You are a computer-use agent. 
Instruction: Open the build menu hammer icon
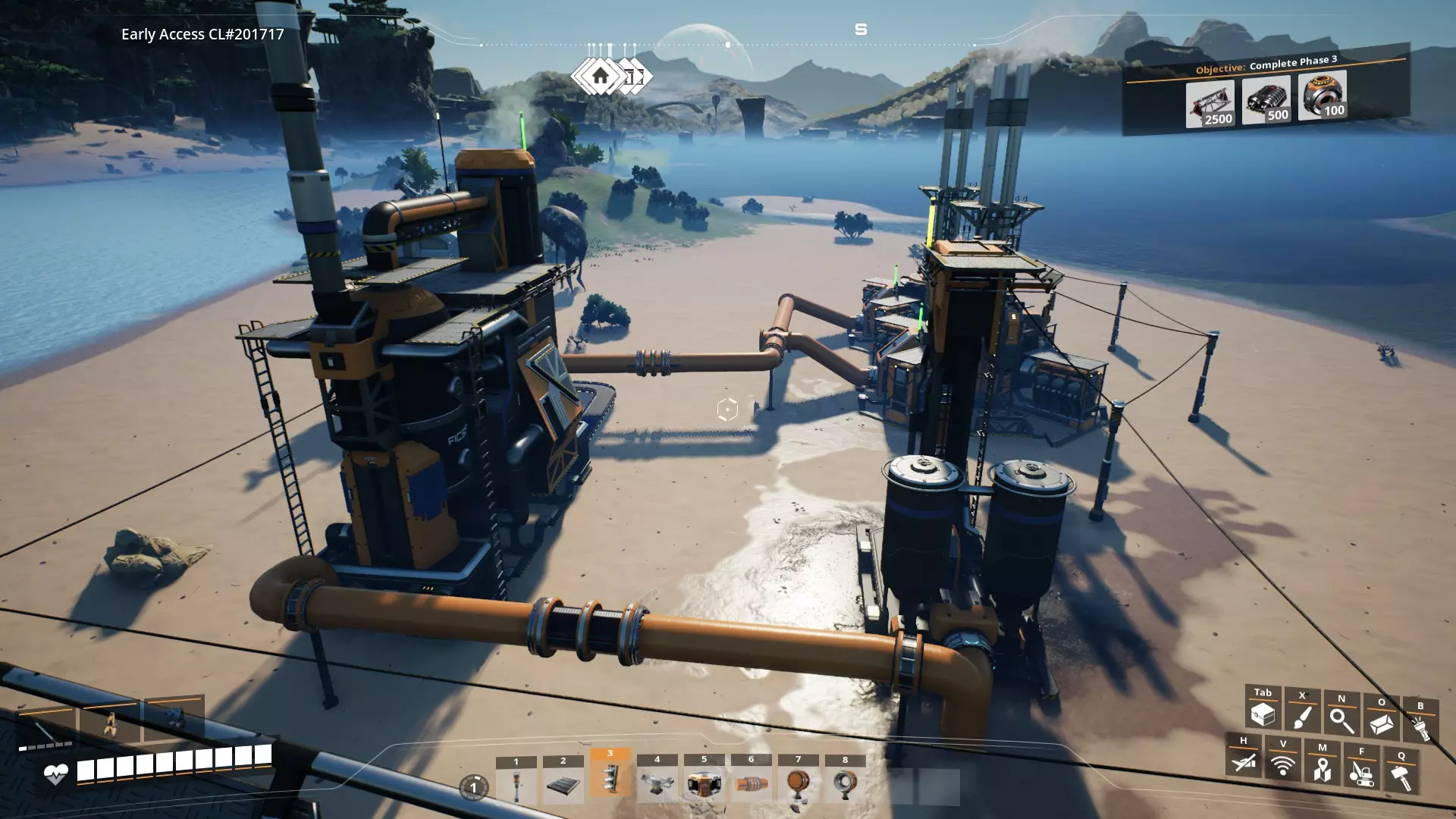click(1401, 777)
